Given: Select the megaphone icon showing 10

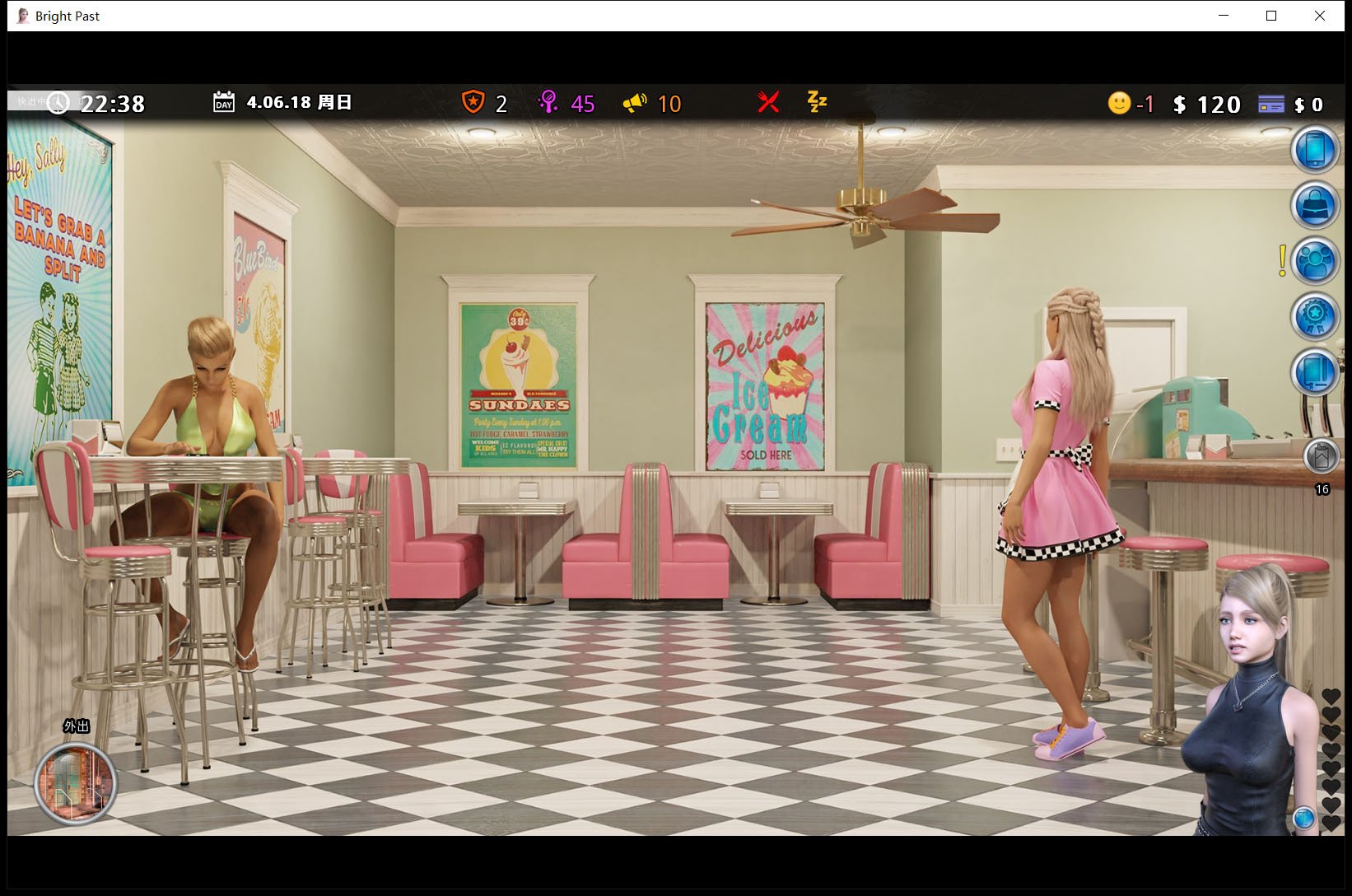Looking at the screenshot, I should tap(634, 103).
